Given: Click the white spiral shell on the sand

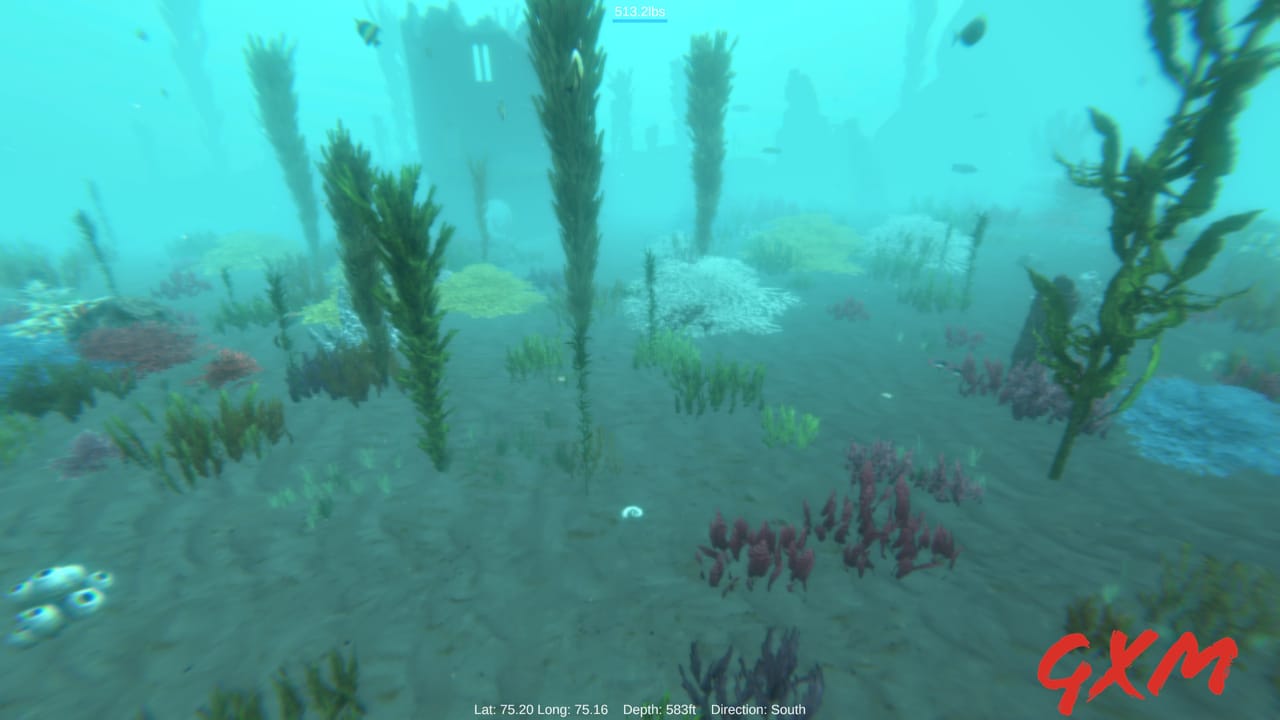Looking at the screenshot, I should pos(633,512).
